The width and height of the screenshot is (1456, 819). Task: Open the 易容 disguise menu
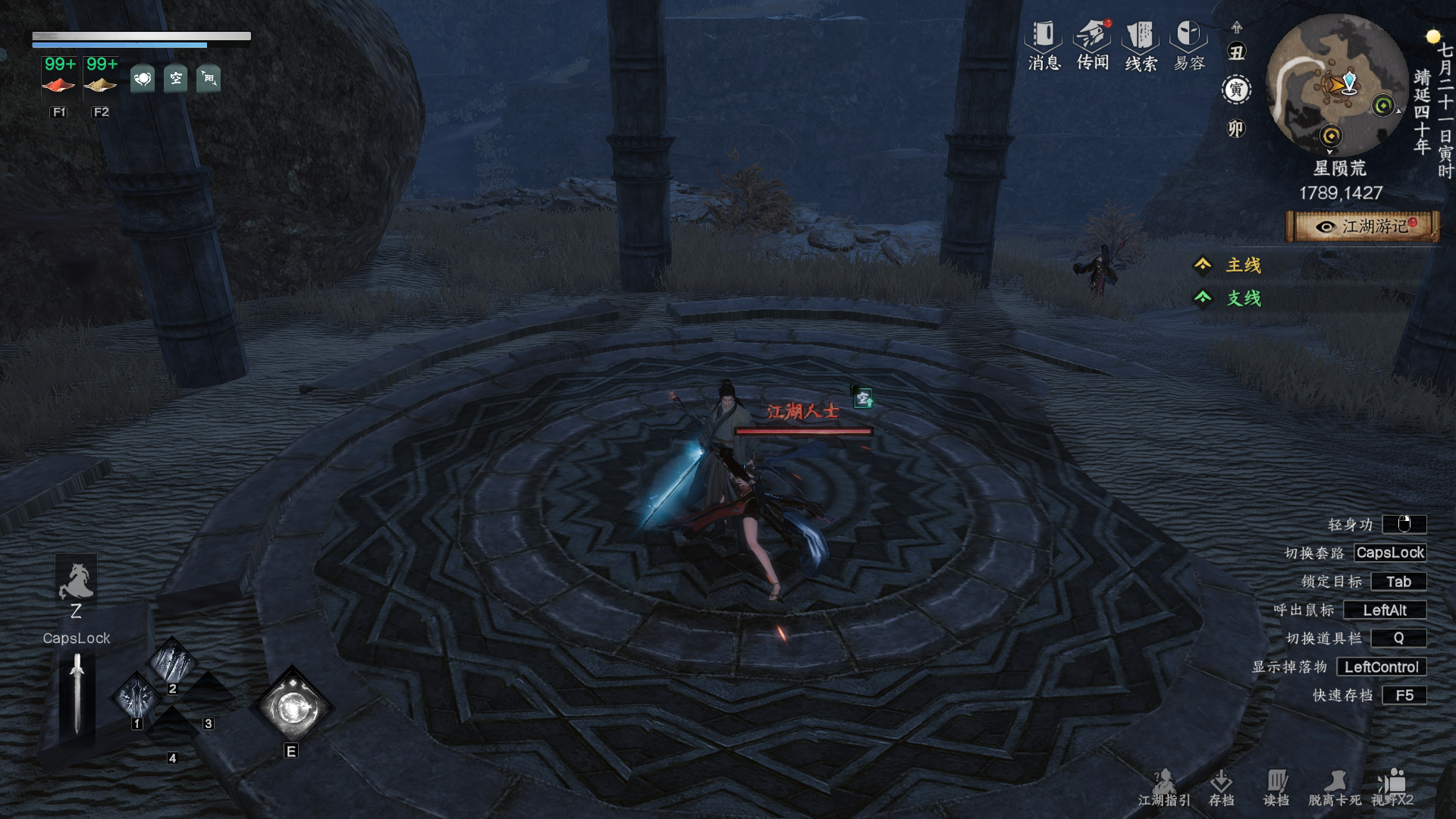[1189, 45]
